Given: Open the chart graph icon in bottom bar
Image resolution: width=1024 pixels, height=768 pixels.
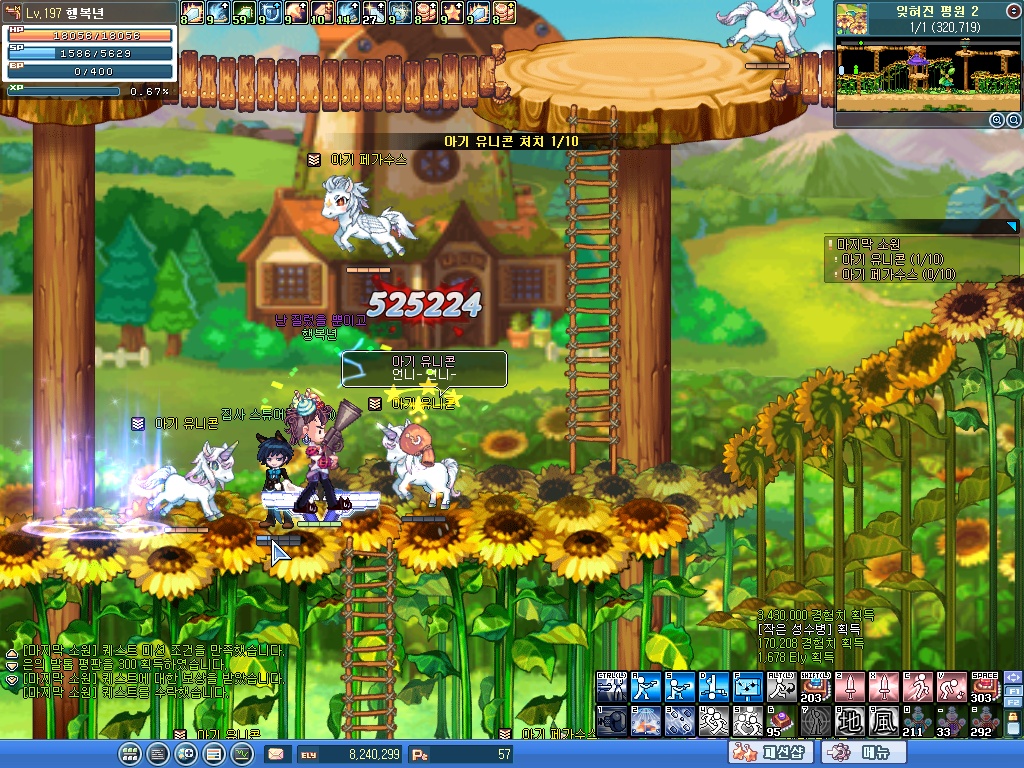Looking at the screenshot, I should click(241, 754).
